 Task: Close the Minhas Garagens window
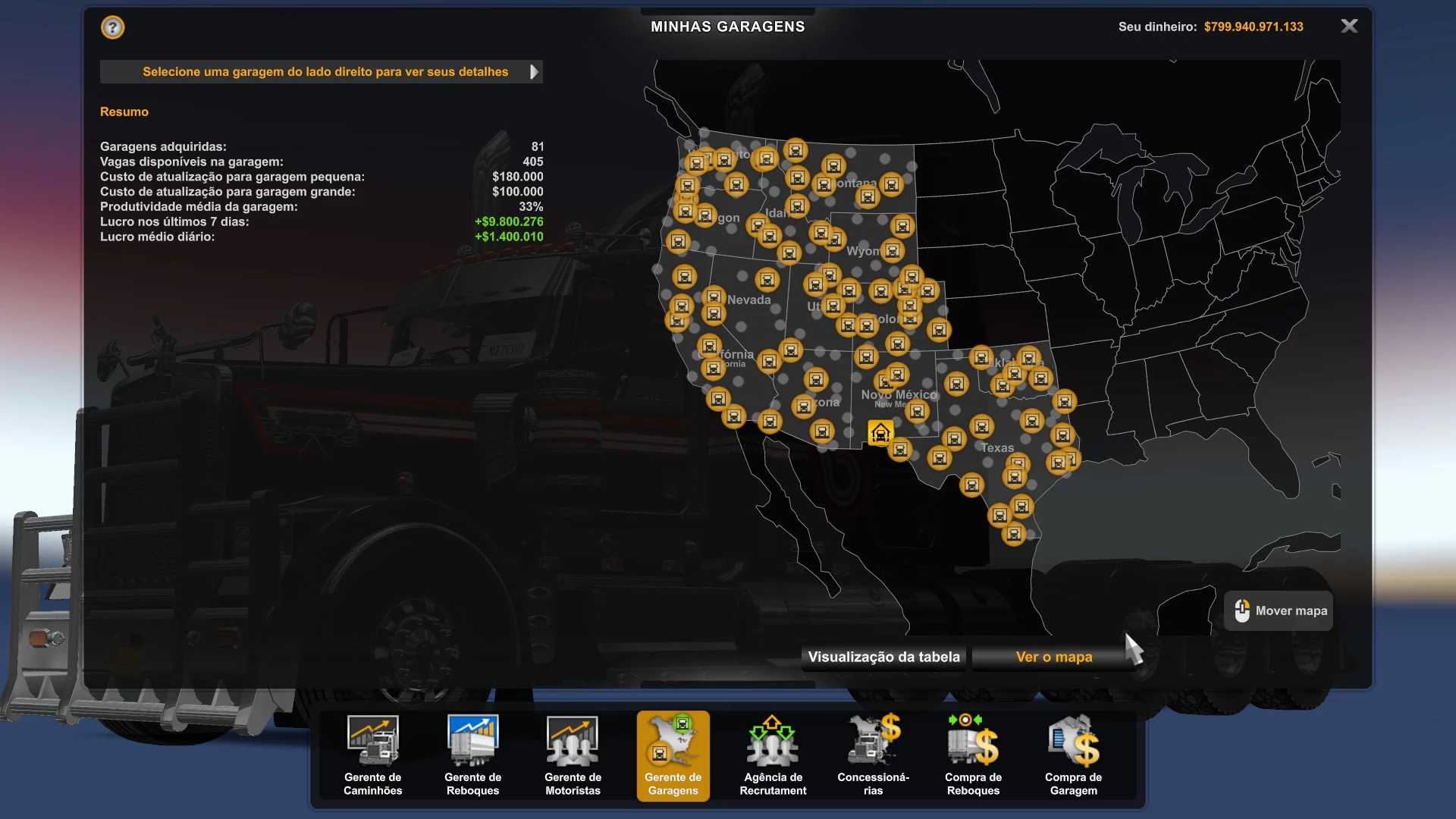pyautogui.click(x=1349, y=27)
